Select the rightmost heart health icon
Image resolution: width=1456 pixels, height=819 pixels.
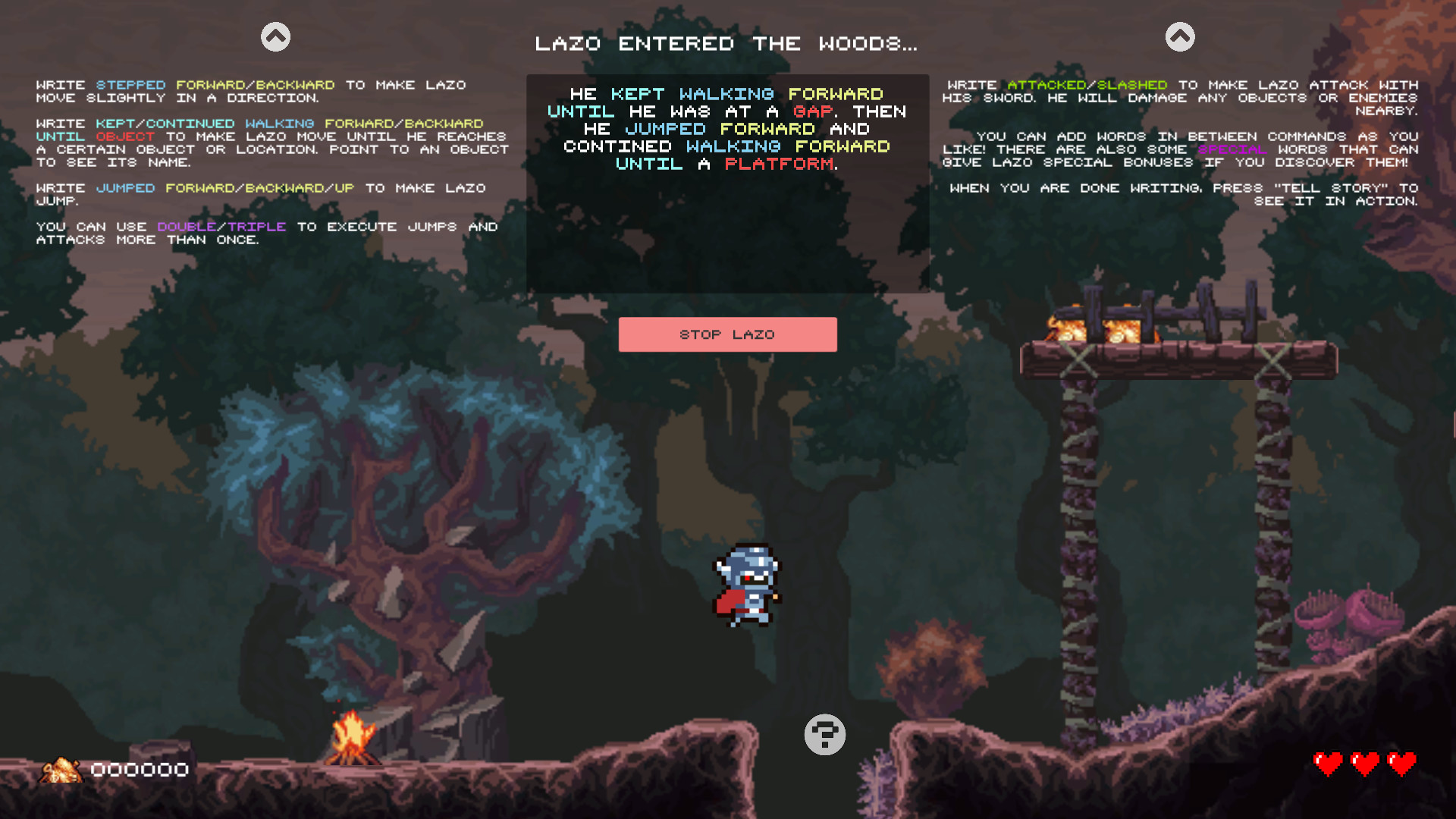pos(1401,764)
